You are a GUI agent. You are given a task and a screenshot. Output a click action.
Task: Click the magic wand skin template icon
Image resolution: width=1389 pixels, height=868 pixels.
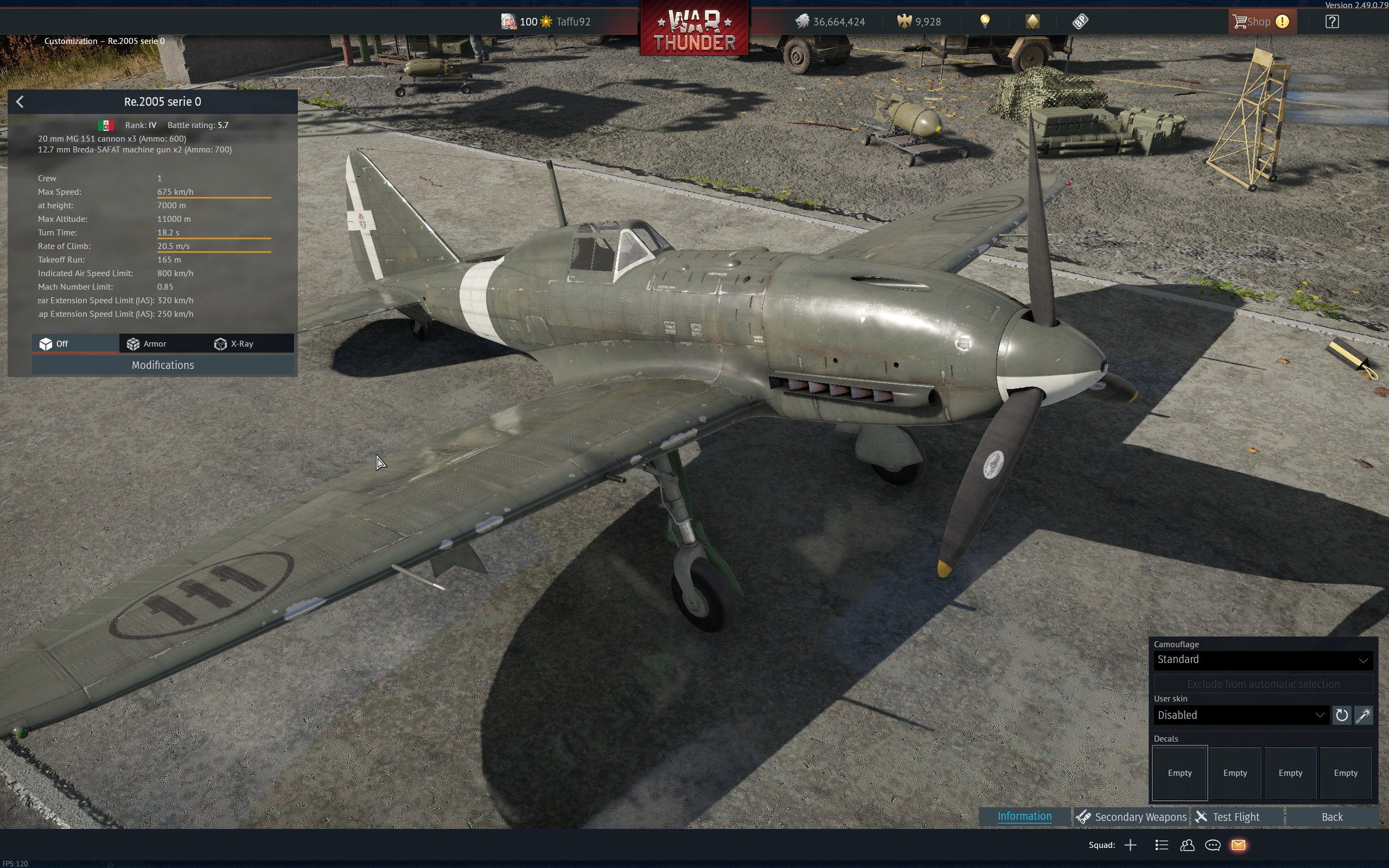point(1363,716)
